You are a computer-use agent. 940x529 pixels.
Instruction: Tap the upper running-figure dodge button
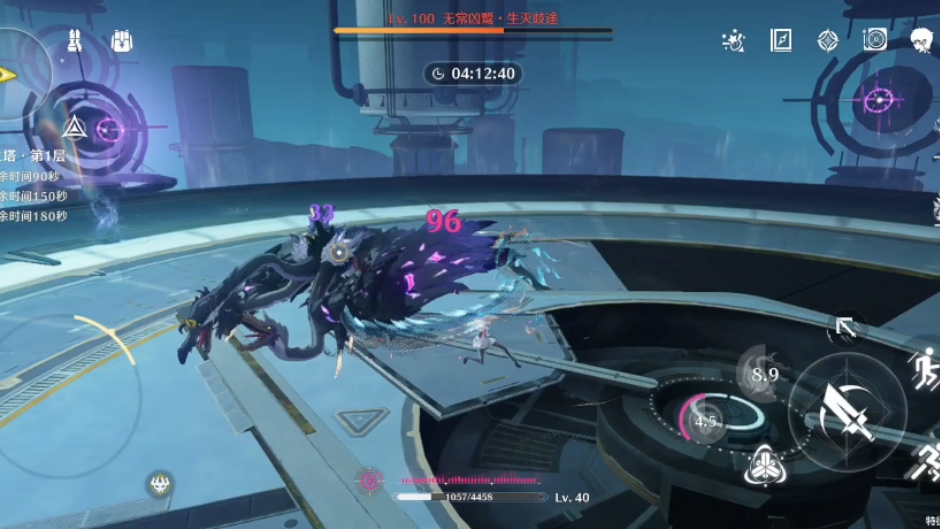tap(923, 361)
